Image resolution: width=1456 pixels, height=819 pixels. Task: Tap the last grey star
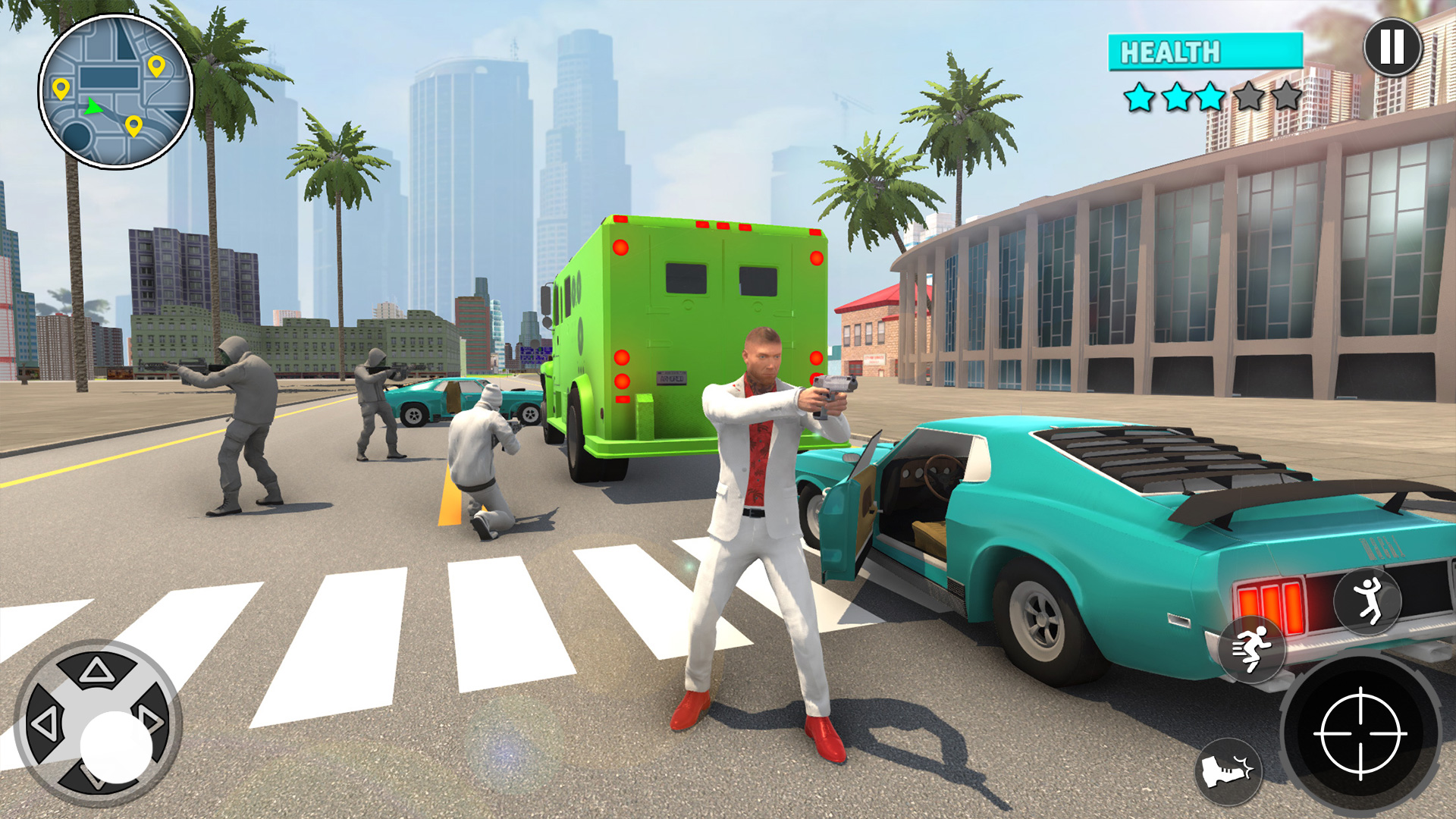tap(1288, 96)
